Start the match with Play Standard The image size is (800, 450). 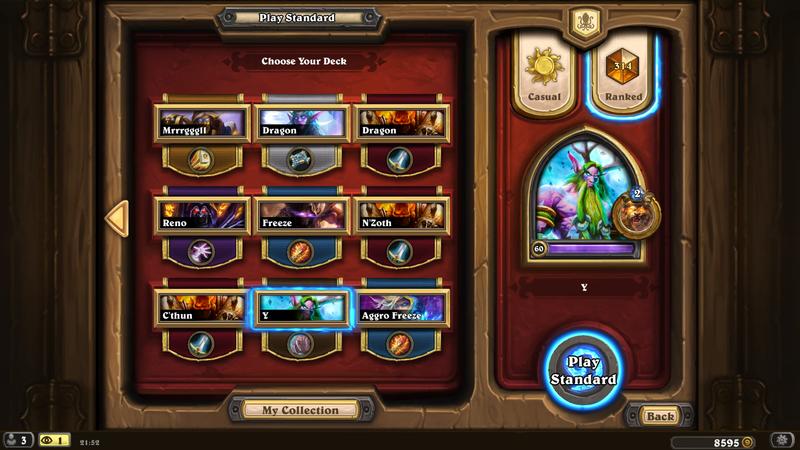[583, 370]
